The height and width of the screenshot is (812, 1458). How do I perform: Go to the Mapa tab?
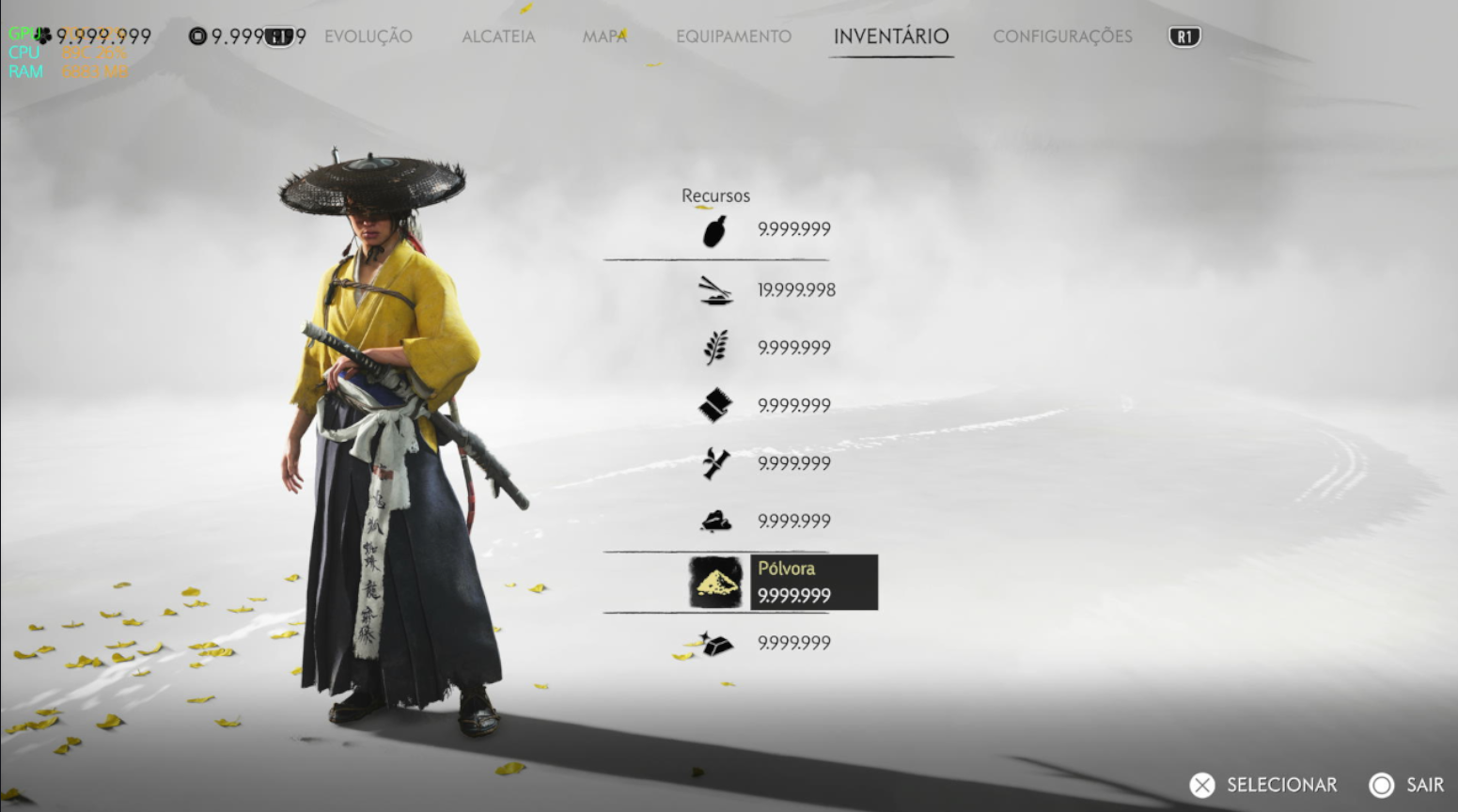click(604, 37)
